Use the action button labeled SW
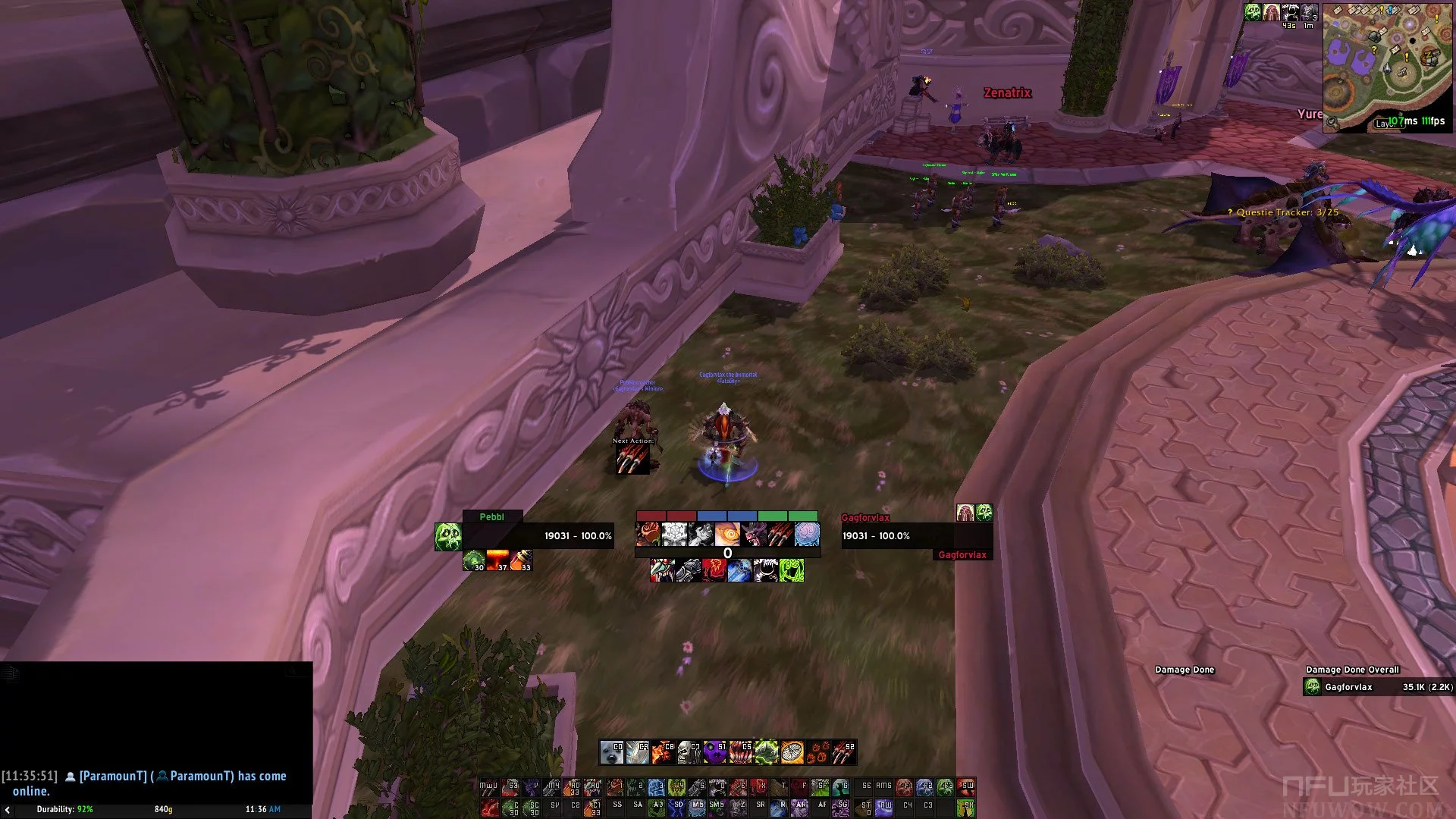Viewport: 1456px width, 819px height. pos(966,787)
